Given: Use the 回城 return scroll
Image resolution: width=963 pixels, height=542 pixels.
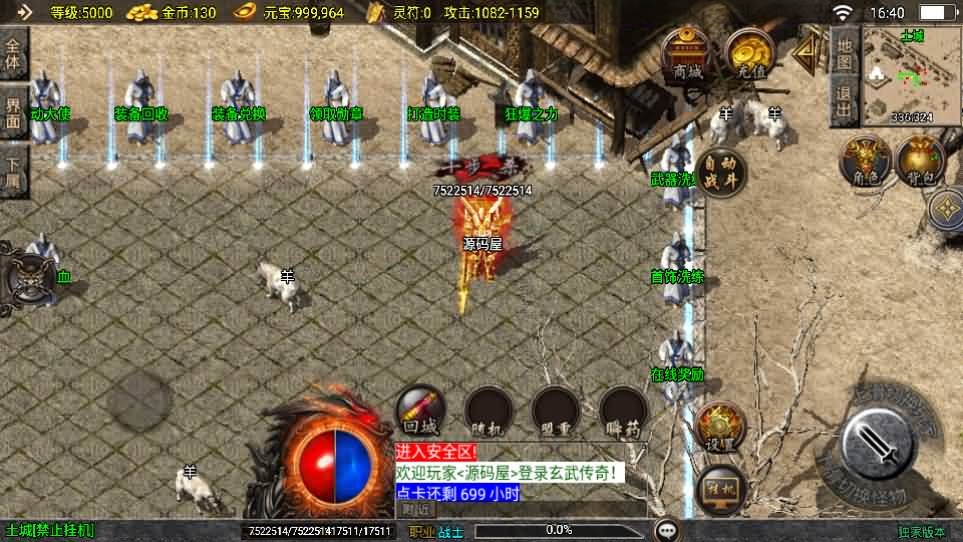Looking at the screenshot, I should [422, 412].
